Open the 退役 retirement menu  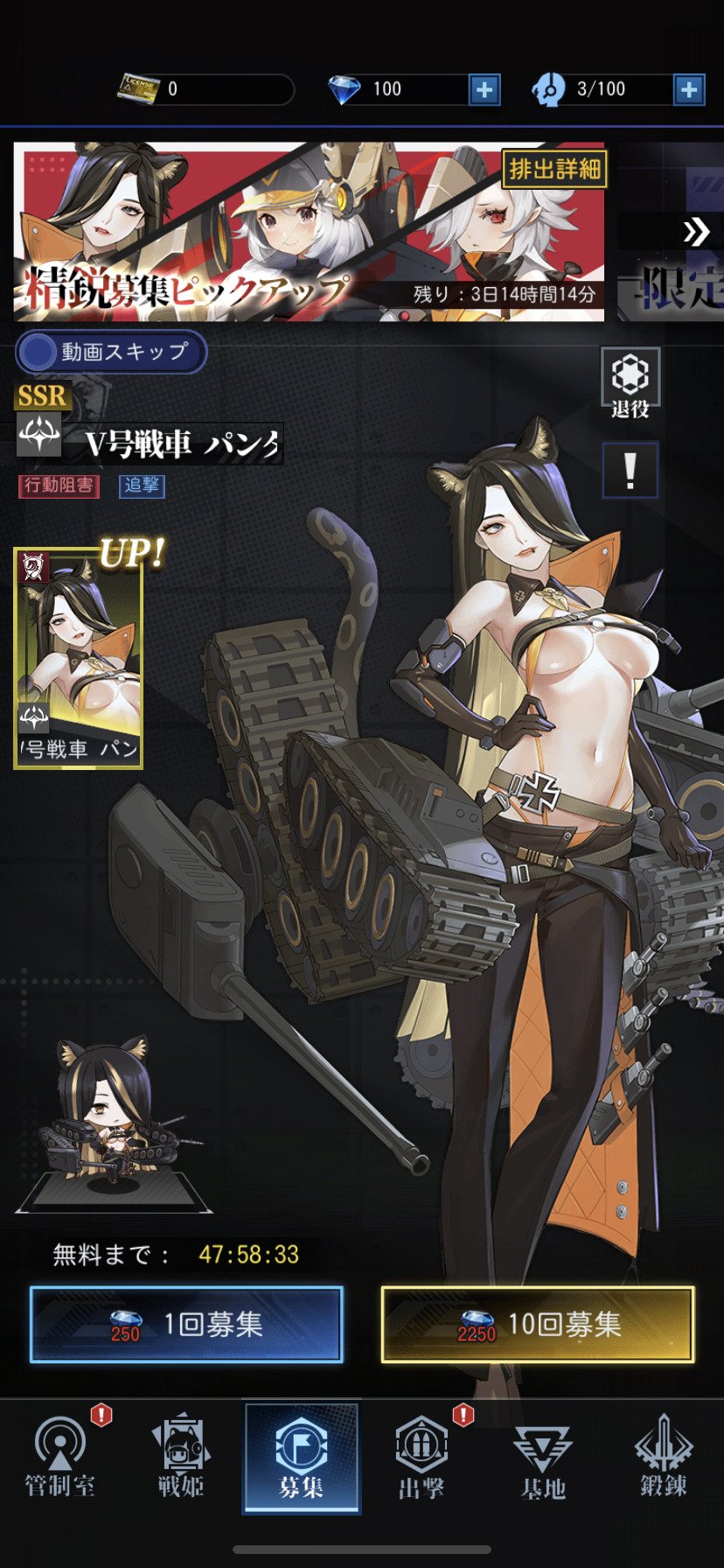[630, 384]
